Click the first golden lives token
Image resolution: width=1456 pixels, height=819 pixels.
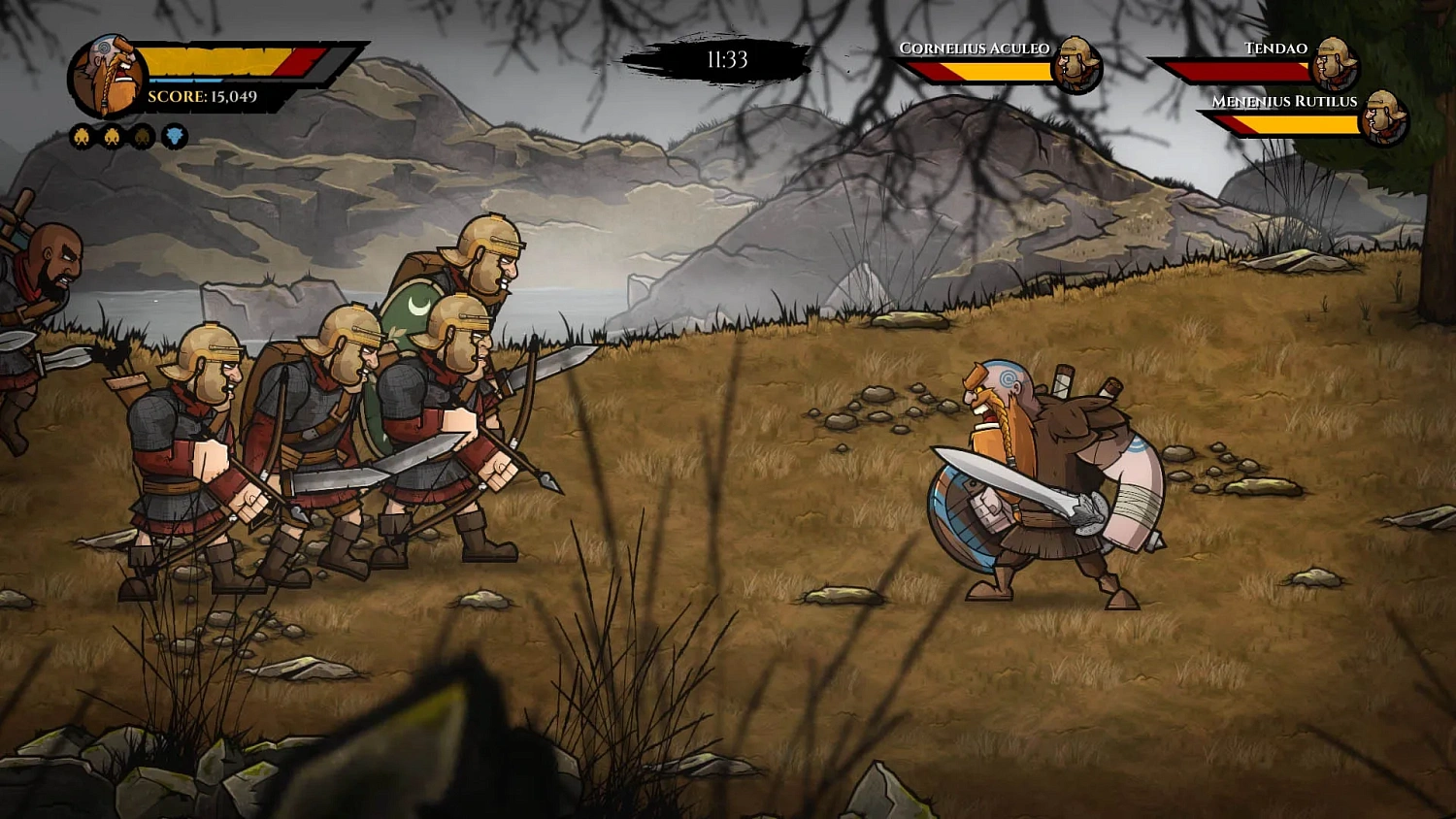pyautogui.click(x=82, y=137)
